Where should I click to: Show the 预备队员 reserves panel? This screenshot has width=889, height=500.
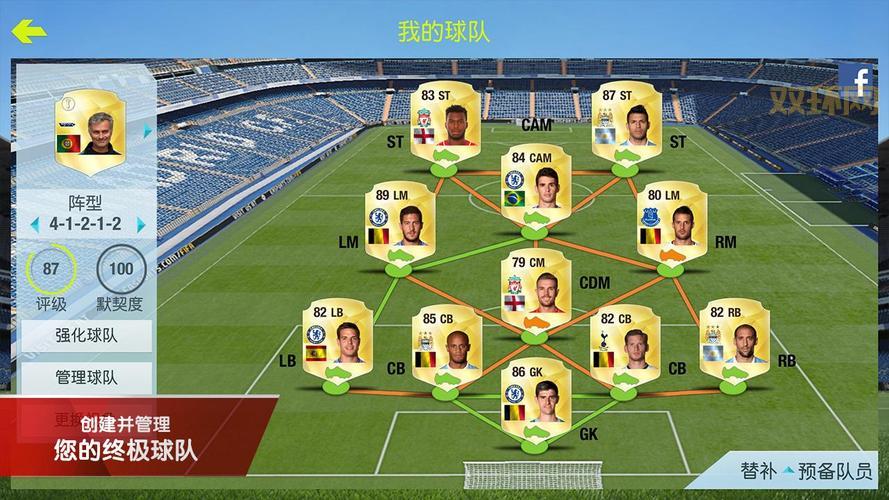(x=836, y=470)
